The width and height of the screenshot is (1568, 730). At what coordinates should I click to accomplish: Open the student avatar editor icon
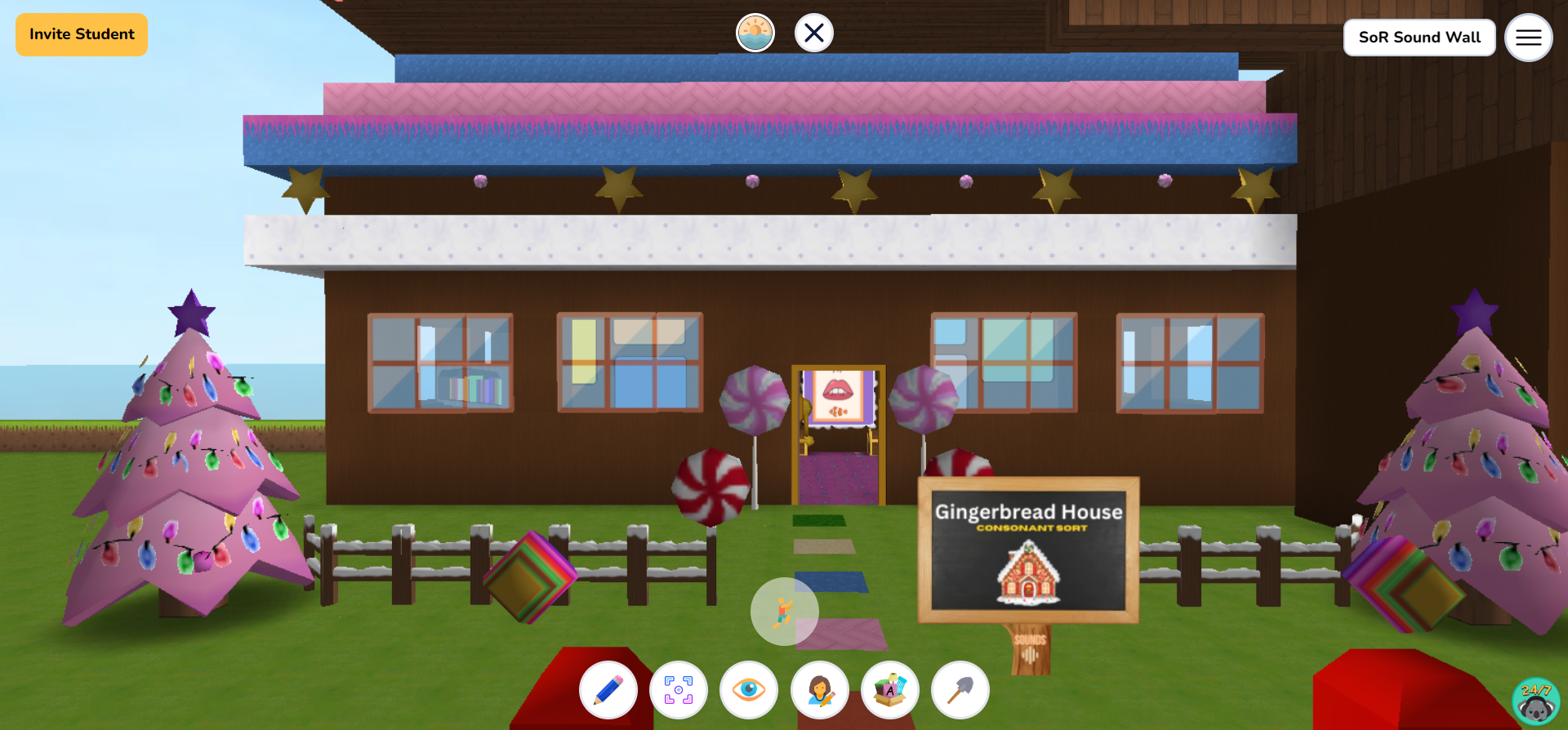pos(819,690)
